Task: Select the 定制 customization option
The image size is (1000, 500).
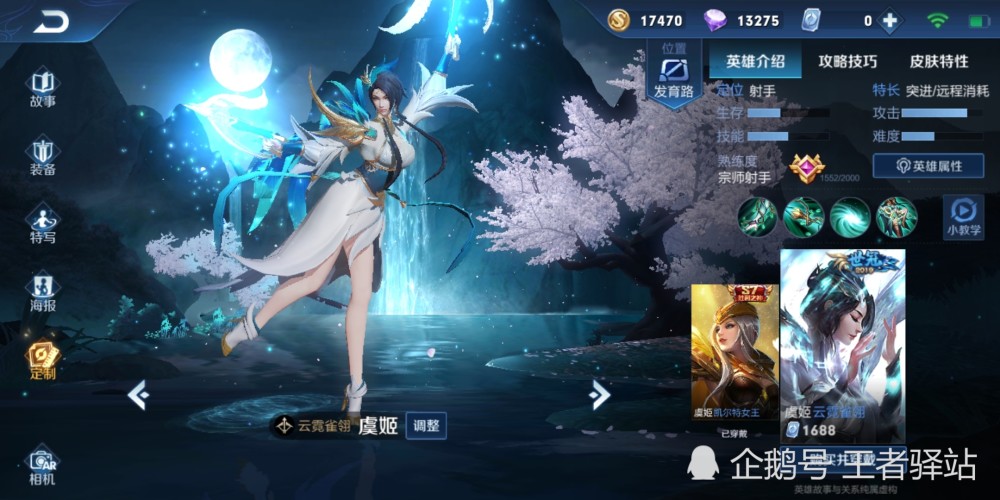Action: point(42,360)
